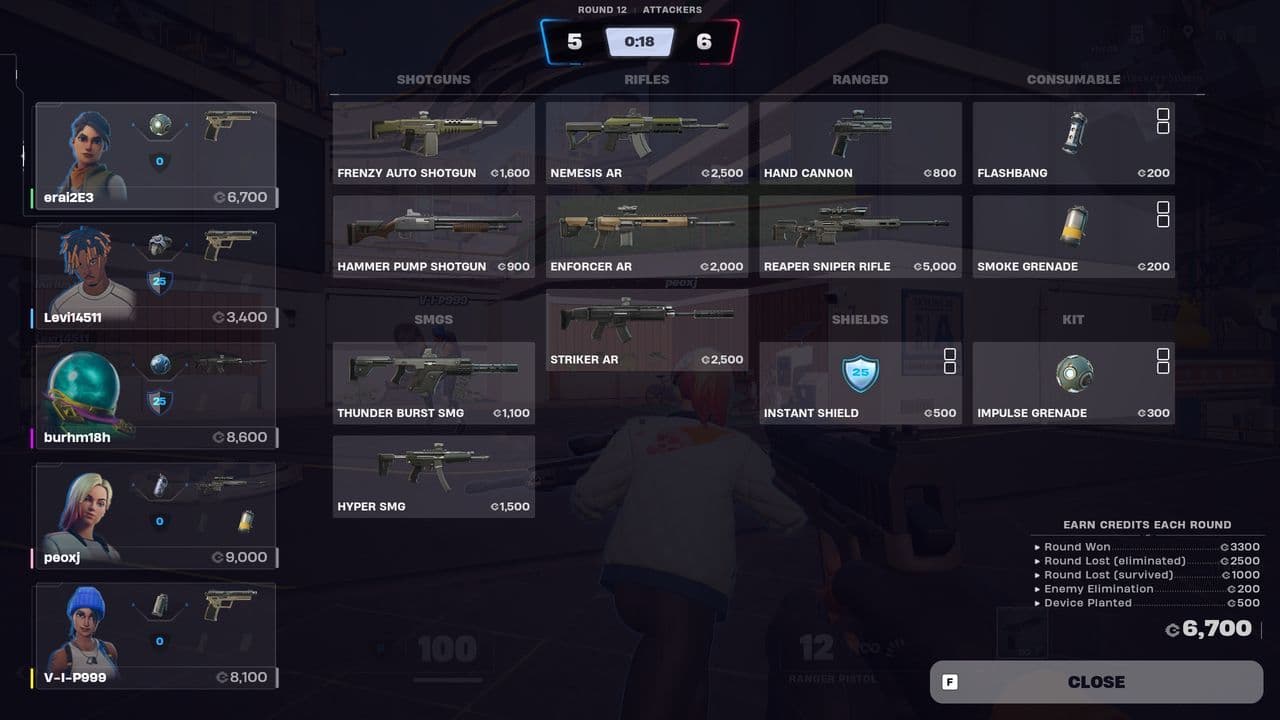Open the CONSUMABLE category section
The width and height of the screenshot is (1280, 720).
click(1073, 79)
